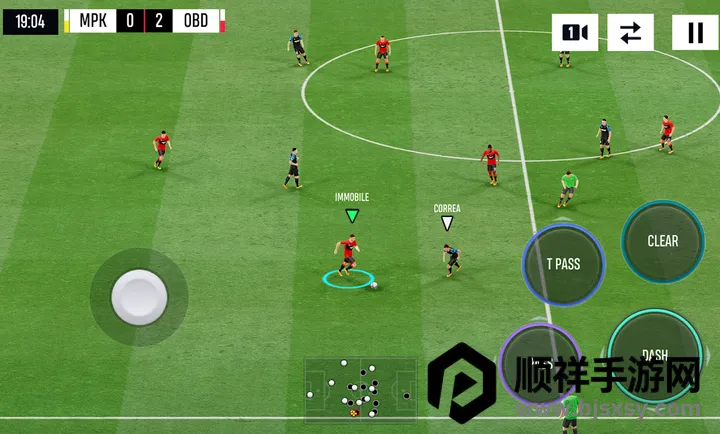The height and width of the screenshot is (434, 720).
Task: Pause the match
Action: pyautogui.click(x=694, y=33)
